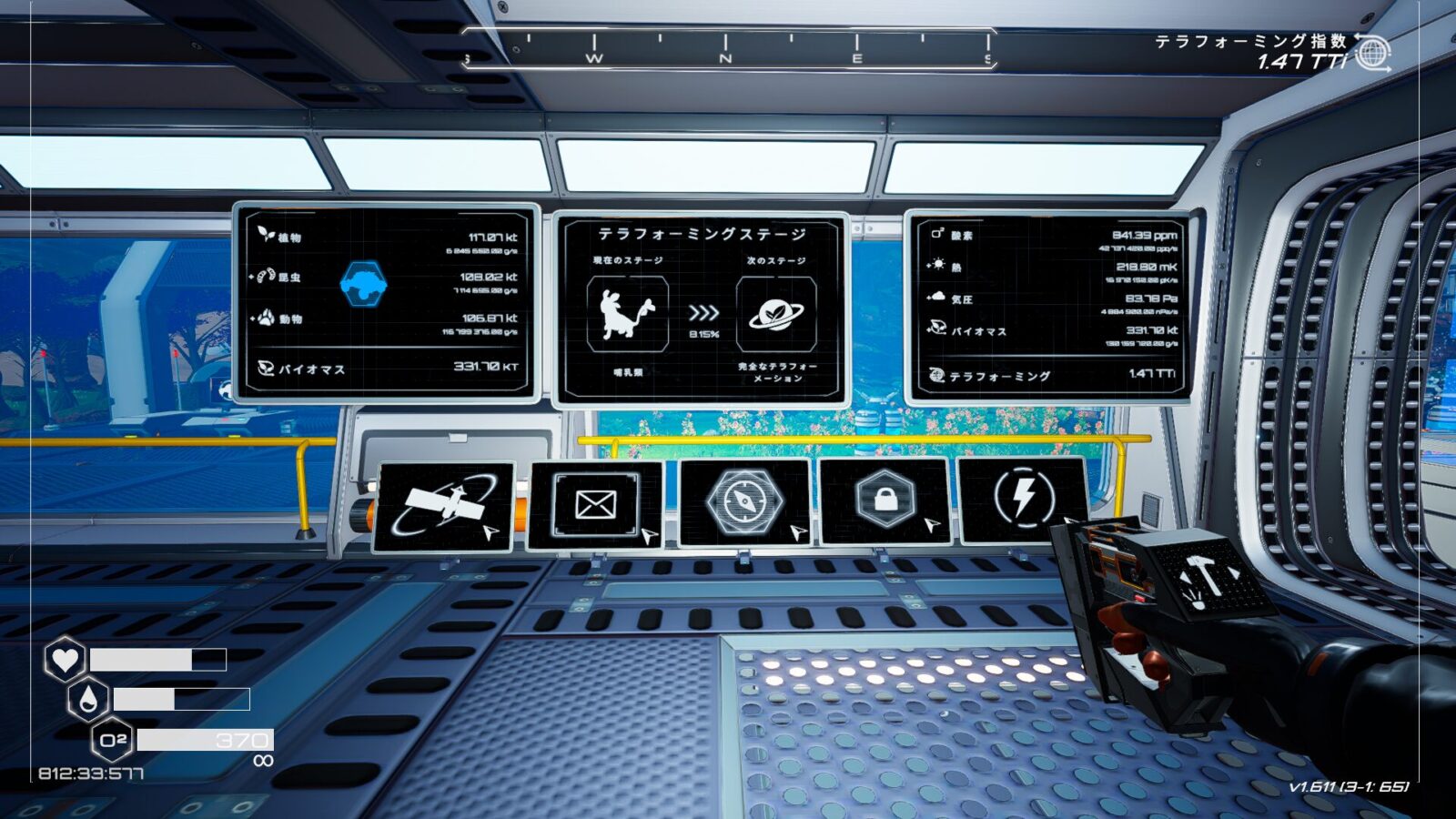
Task: Open the satellite communications screen
Action: (x=444, y=506)
